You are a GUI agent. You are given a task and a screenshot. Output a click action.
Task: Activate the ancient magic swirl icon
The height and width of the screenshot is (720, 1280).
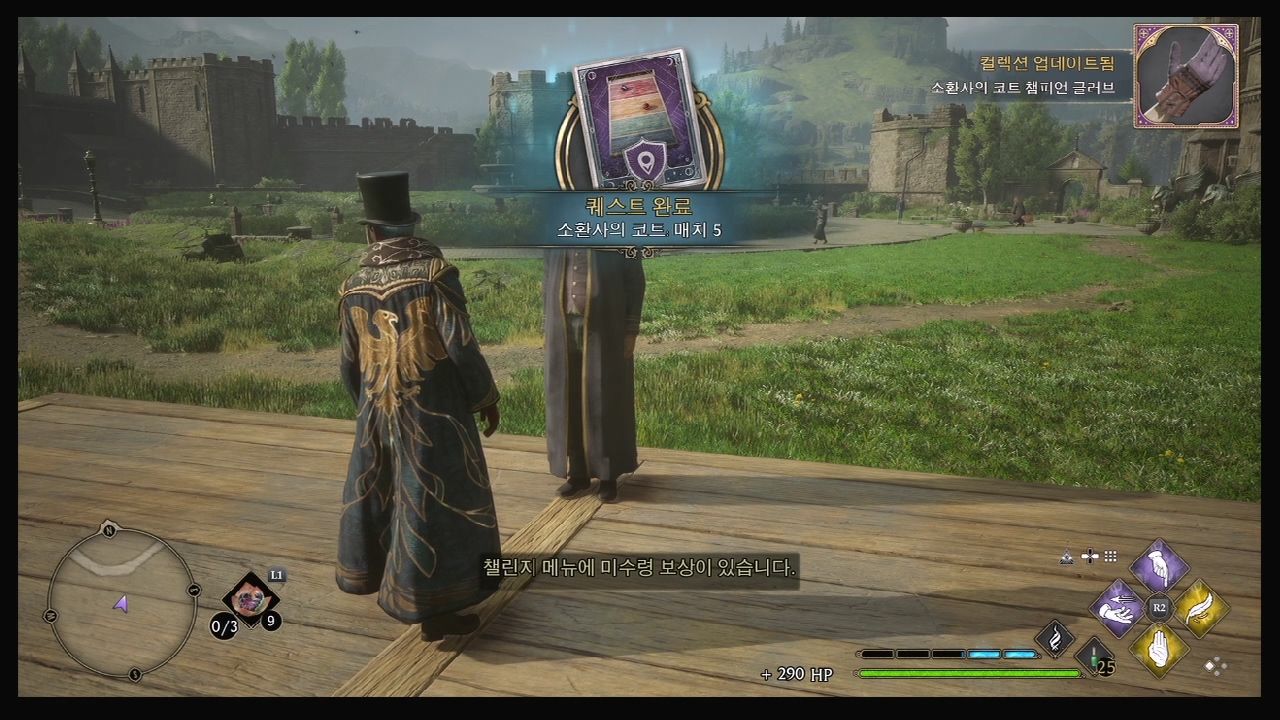1054,638
